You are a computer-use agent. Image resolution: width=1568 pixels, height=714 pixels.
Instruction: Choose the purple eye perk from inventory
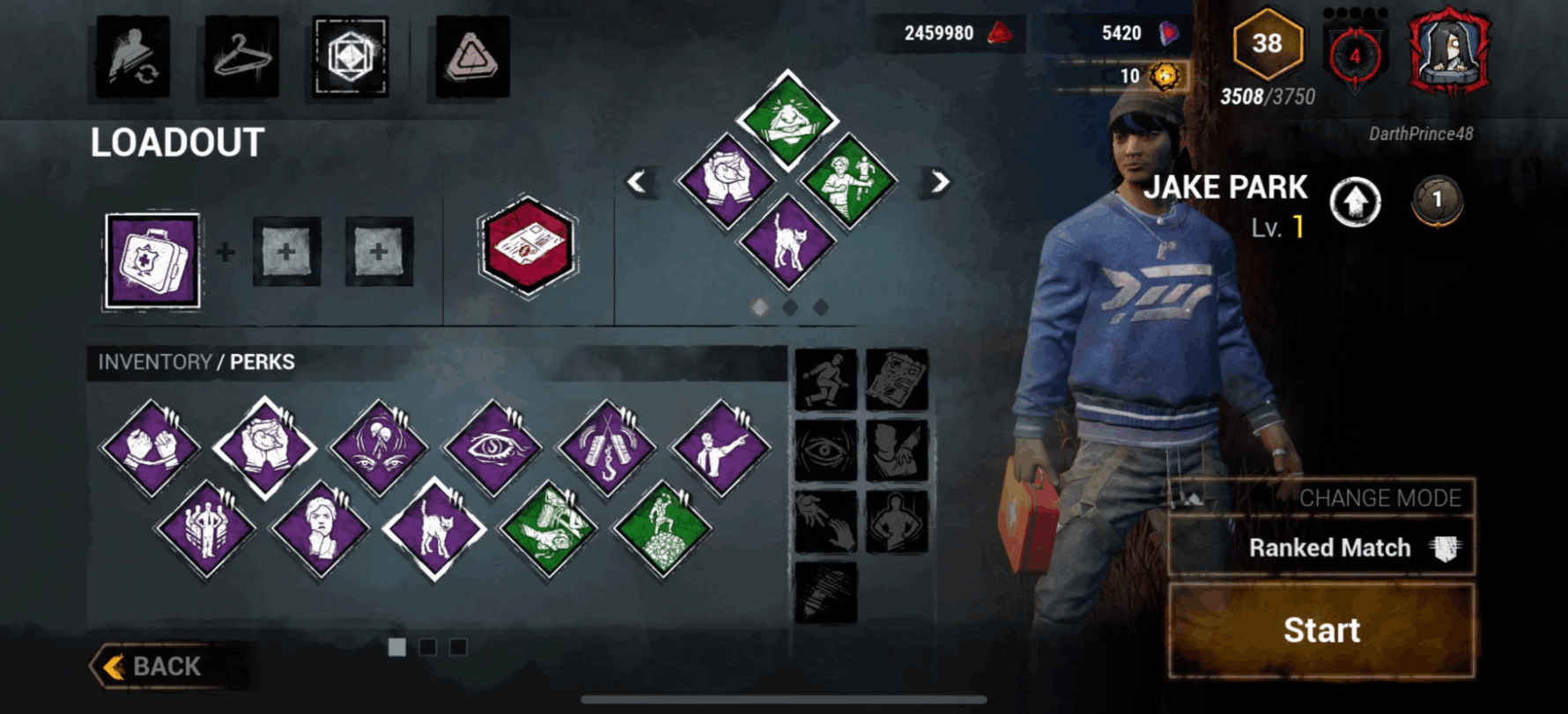(x=493, y=447)
